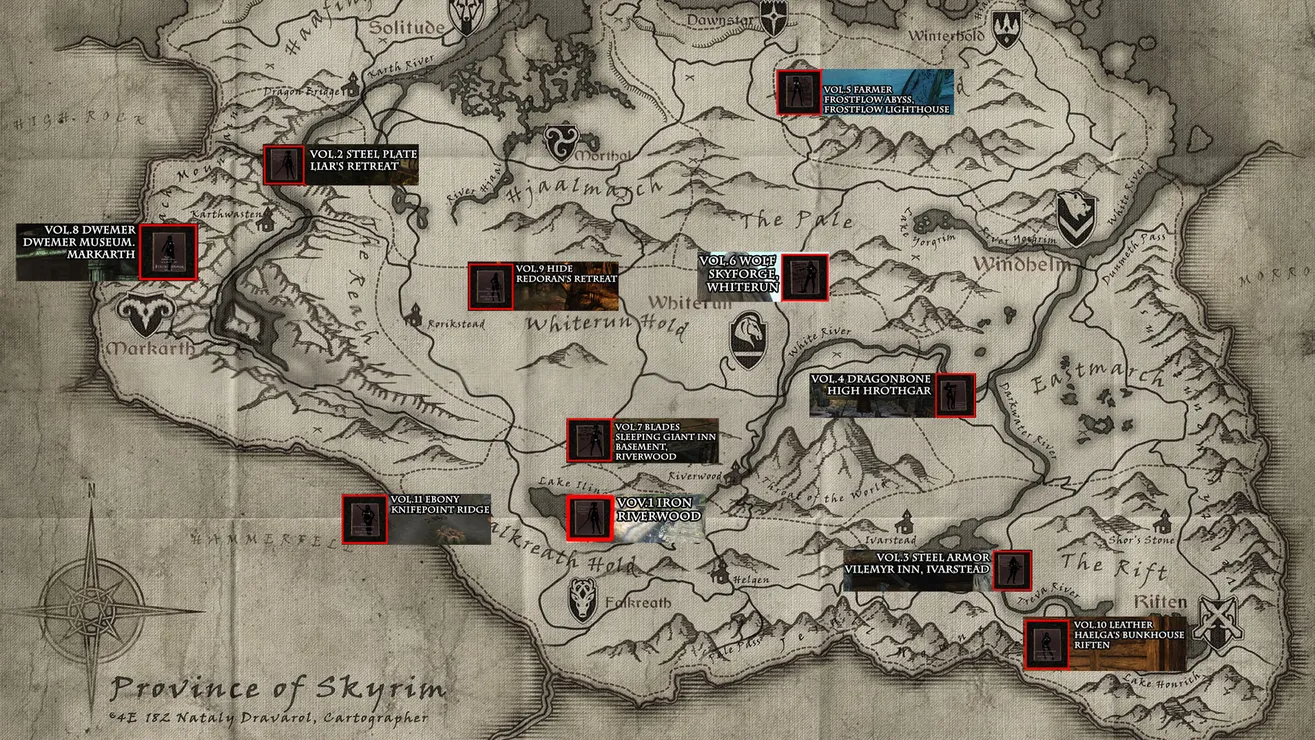Open the Vol.2 Steel Plate marker thumbnail
The height and width of the screenshot is (740, 1315).
[x=283, y=165]
